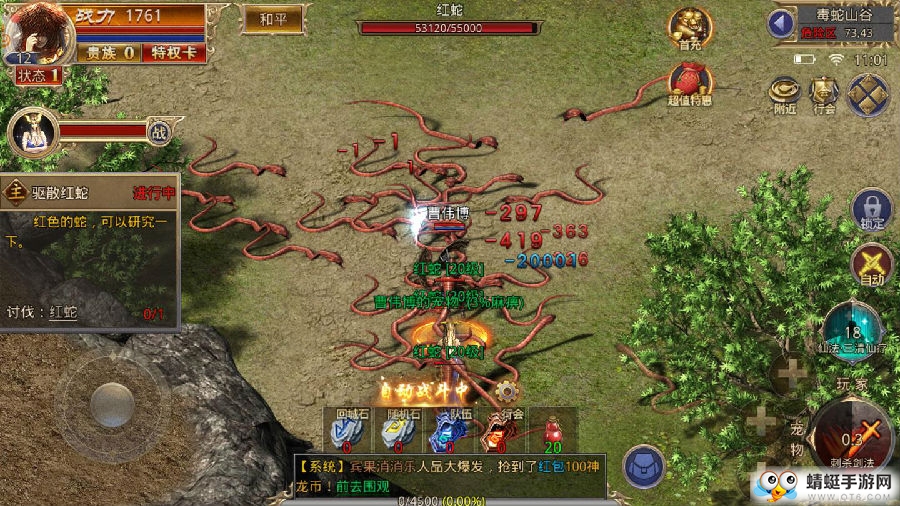
Task: Show the 状态 status panel
Action: [36, 75]
